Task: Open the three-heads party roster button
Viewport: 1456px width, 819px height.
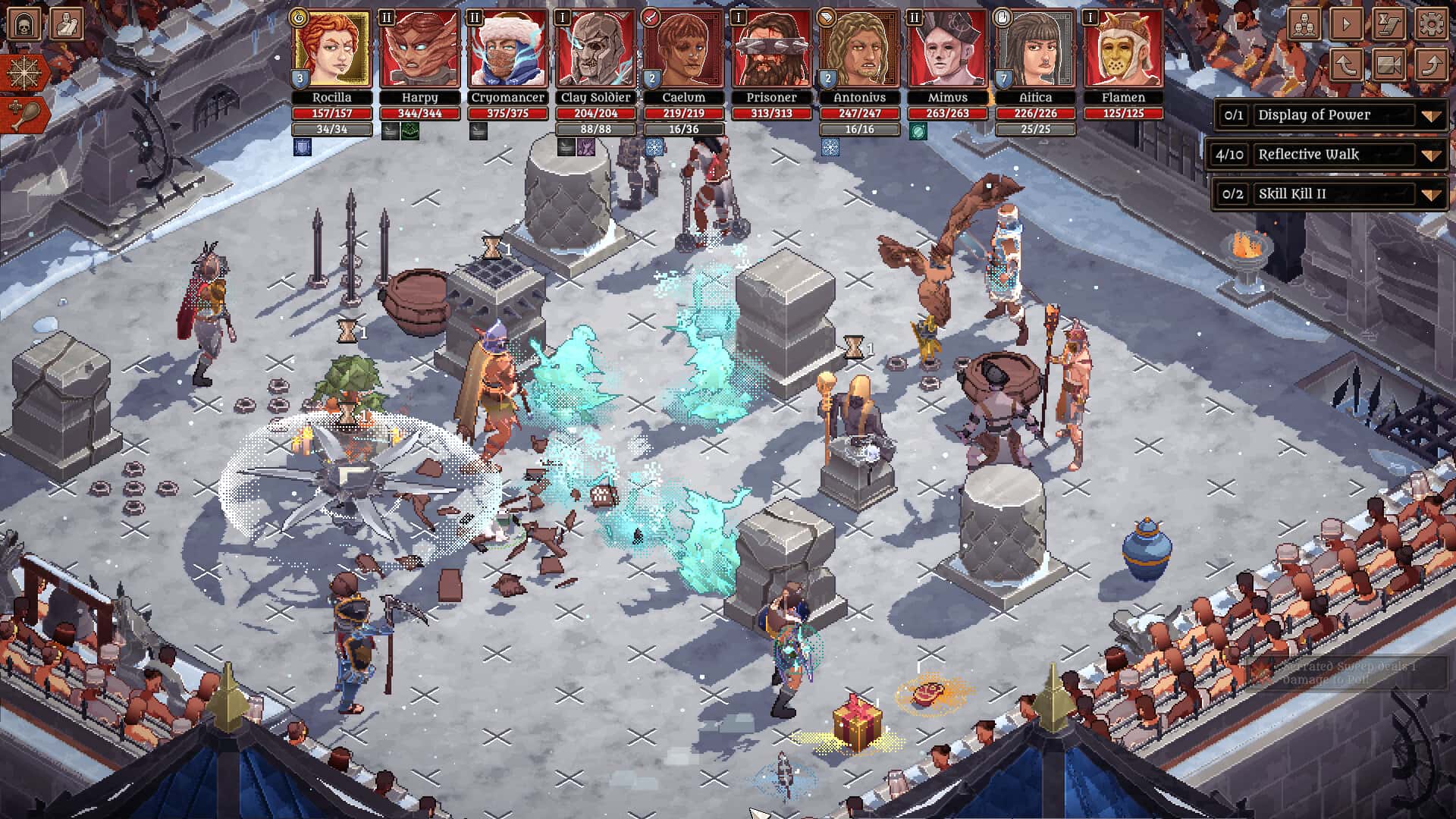Action: pyautogui.click(x=1304, y=23)
